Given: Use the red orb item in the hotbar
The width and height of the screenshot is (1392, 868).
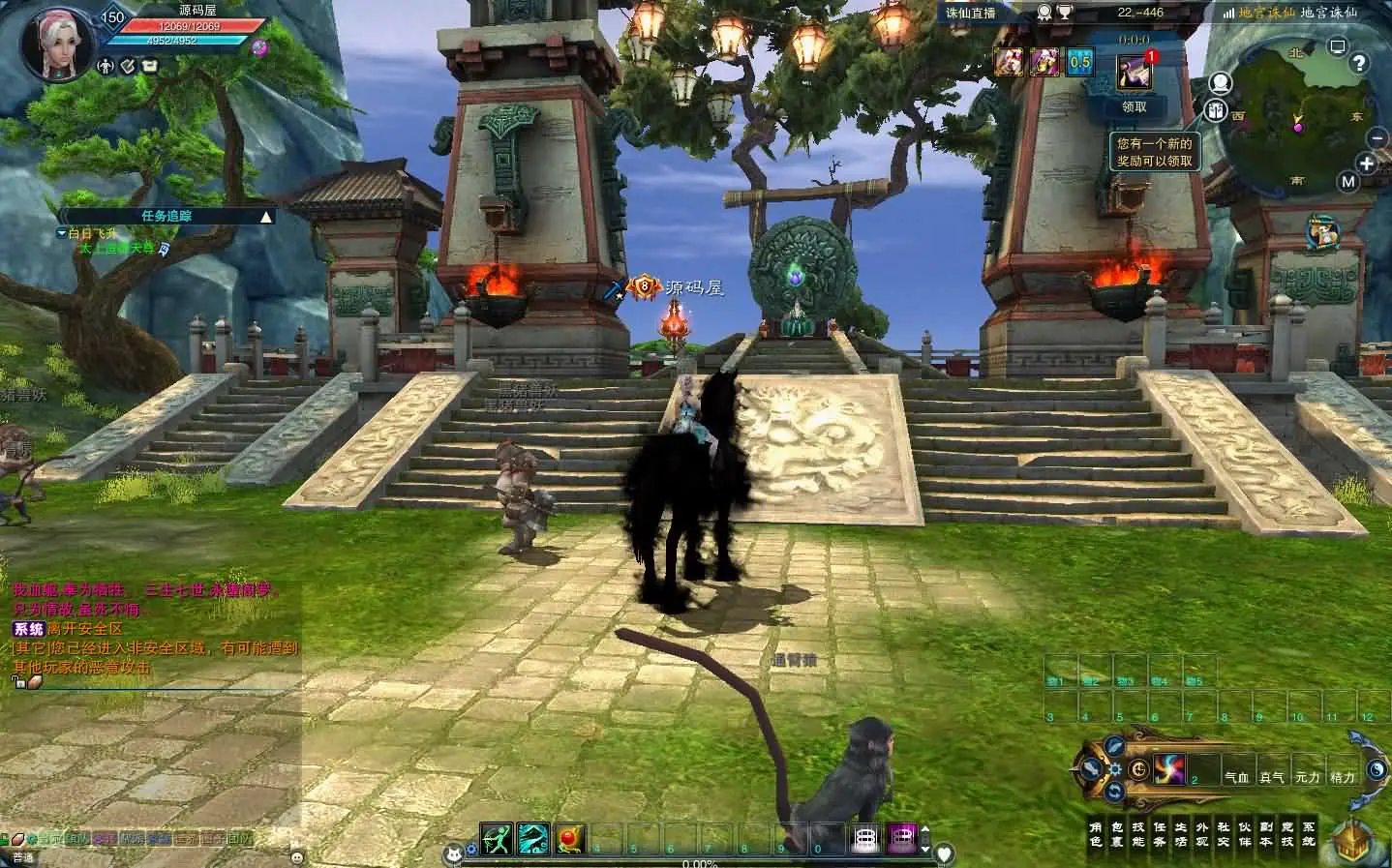Looking at the screenshot, I should (568, 838).
